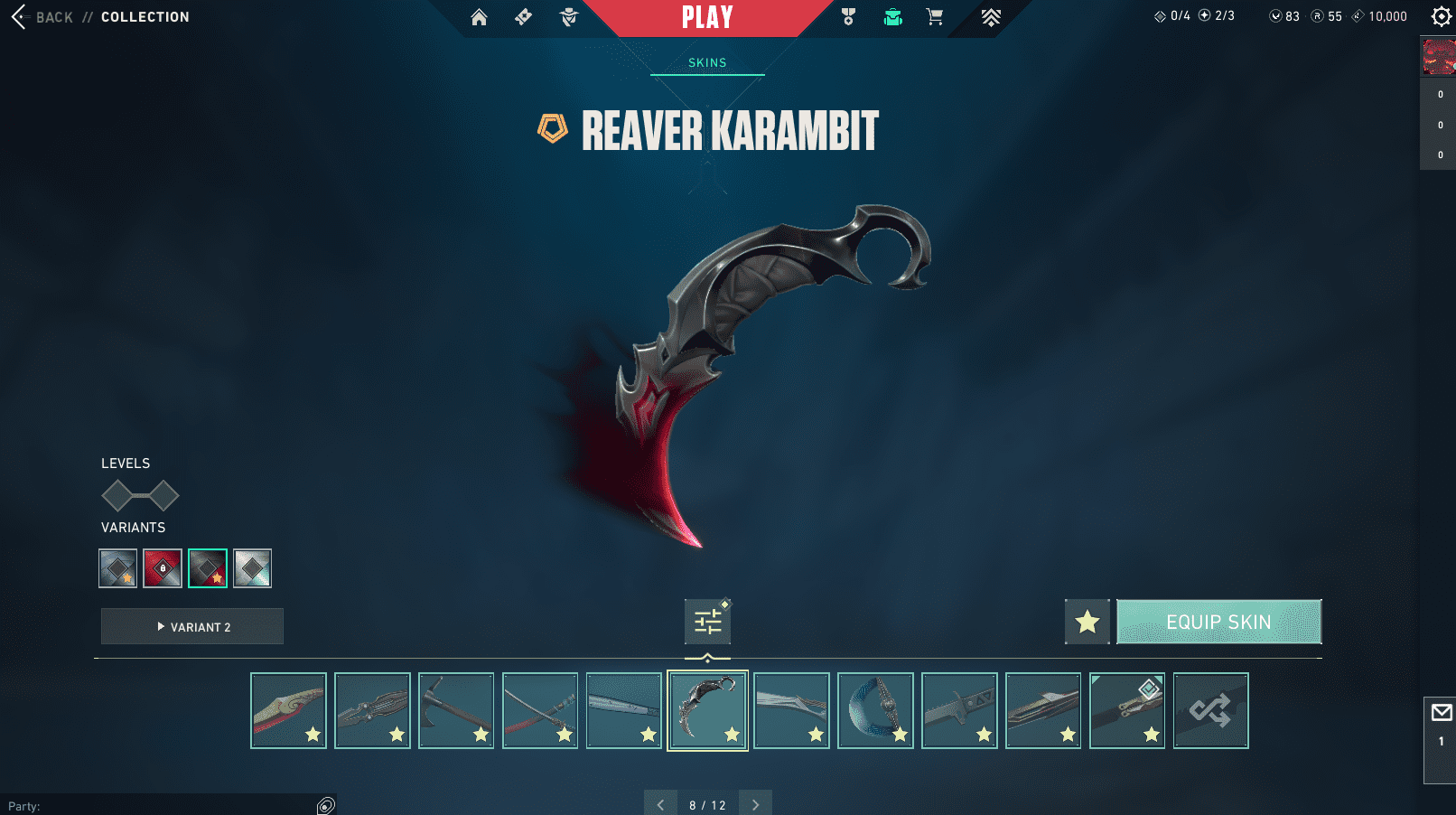Image resolution: width=1456 pixels, height=815 pixels.
Task: Open the mail inbox envelope
Action: pyautogui.click(x=1441, y=713)
